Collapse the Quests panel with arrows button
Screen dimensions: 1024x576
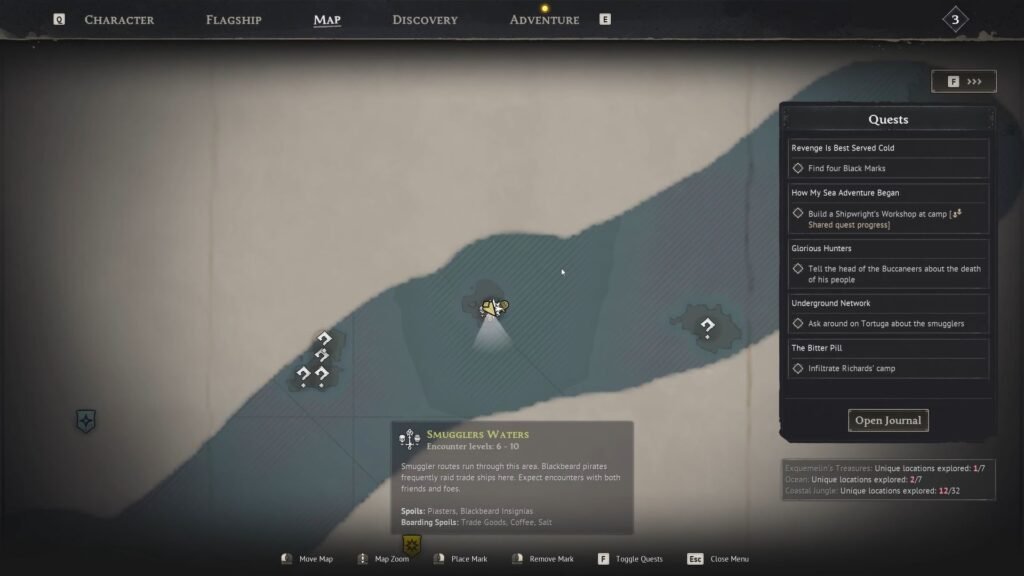(x=963, y=81)
